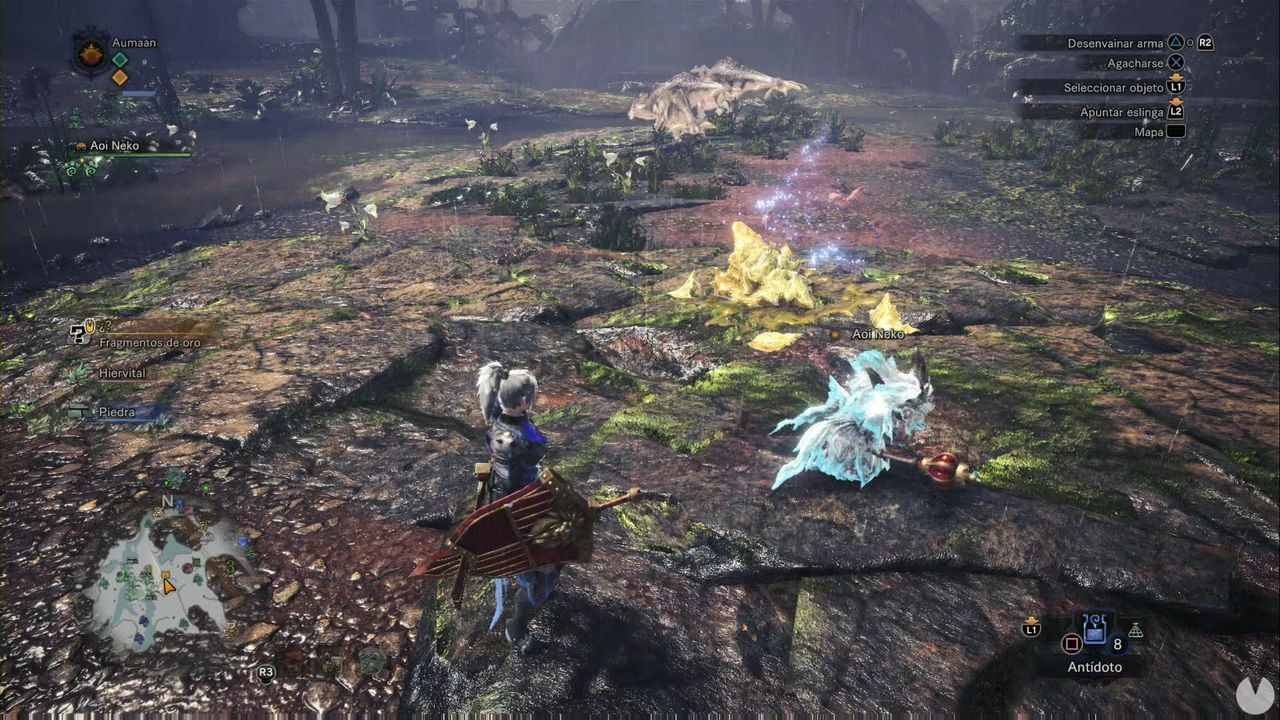Image resolution: width=1280 pixels, height=720 pixels.
Task: Click the hunter emblem shield icon top-left
Action: click(x=92, y=50)
